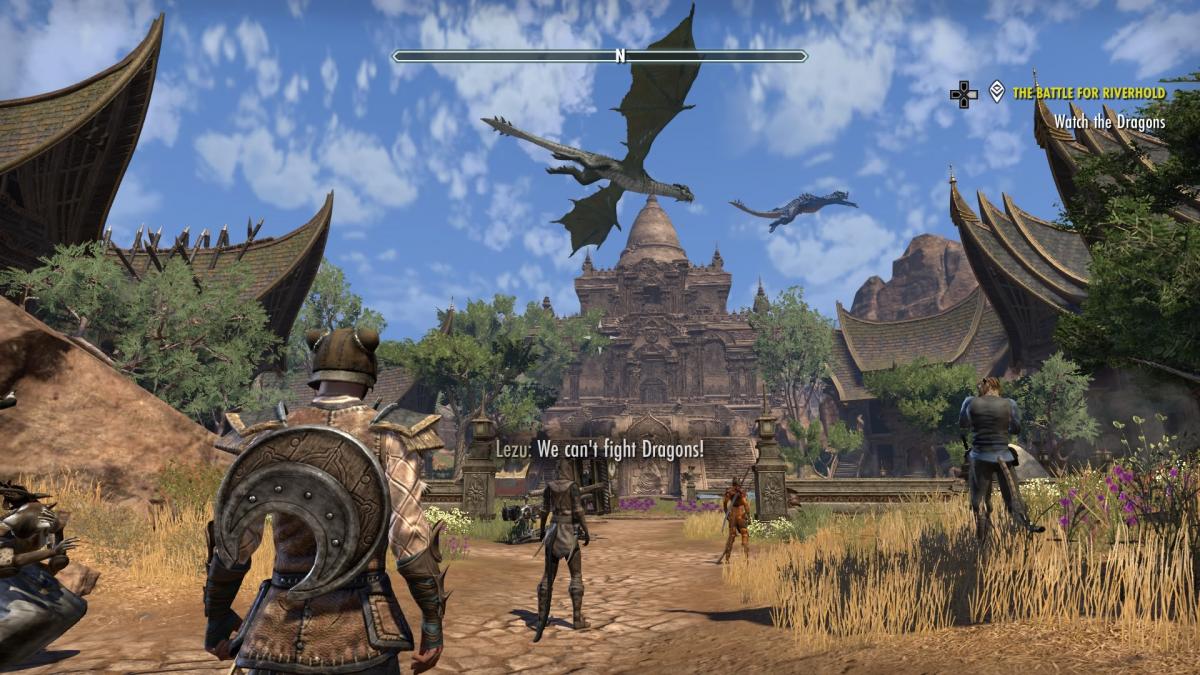
Task: Click the quest marker icon beside quest title
Action: tap(996, 92)
